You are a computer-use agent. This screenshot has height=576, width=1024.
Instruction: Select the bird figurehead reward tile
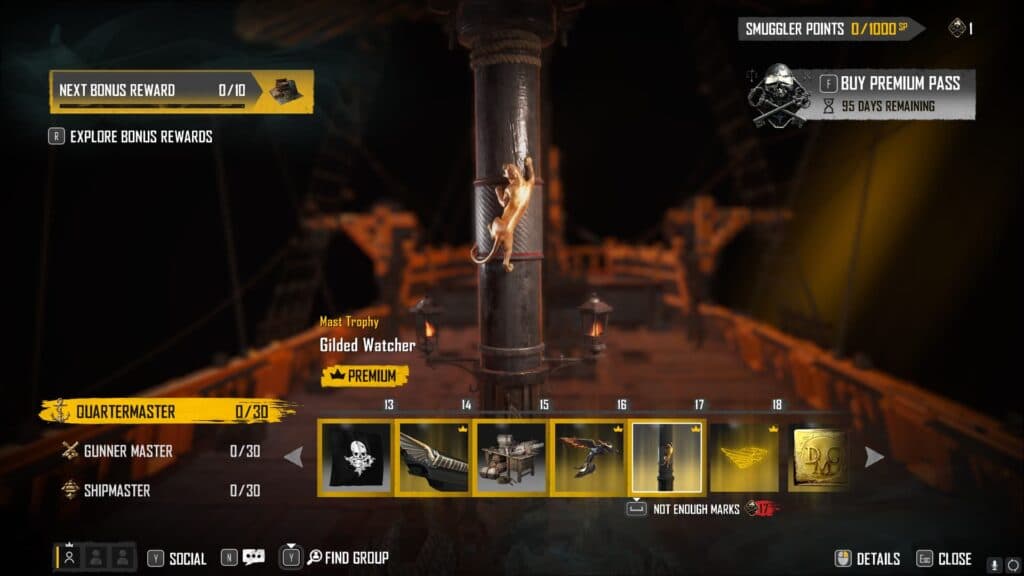(589, 457)
